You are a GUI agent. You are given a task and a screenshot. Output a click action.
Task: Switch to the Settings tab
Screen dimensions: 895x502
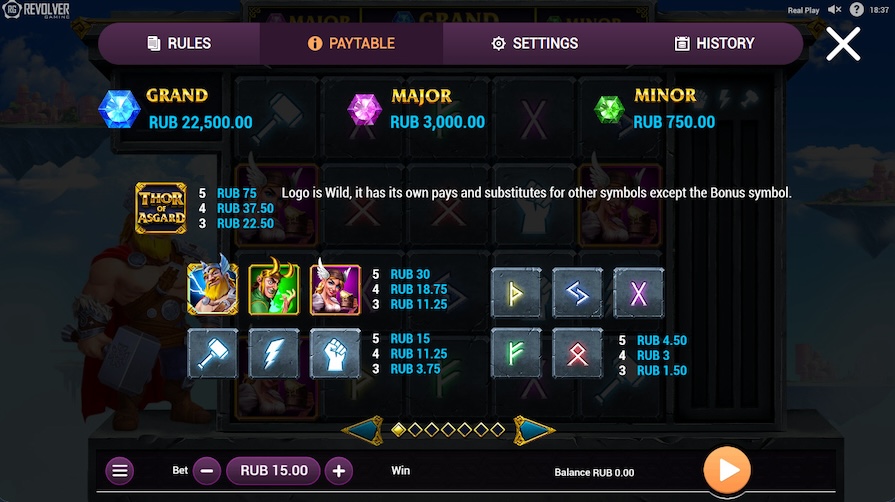point(534,43)
